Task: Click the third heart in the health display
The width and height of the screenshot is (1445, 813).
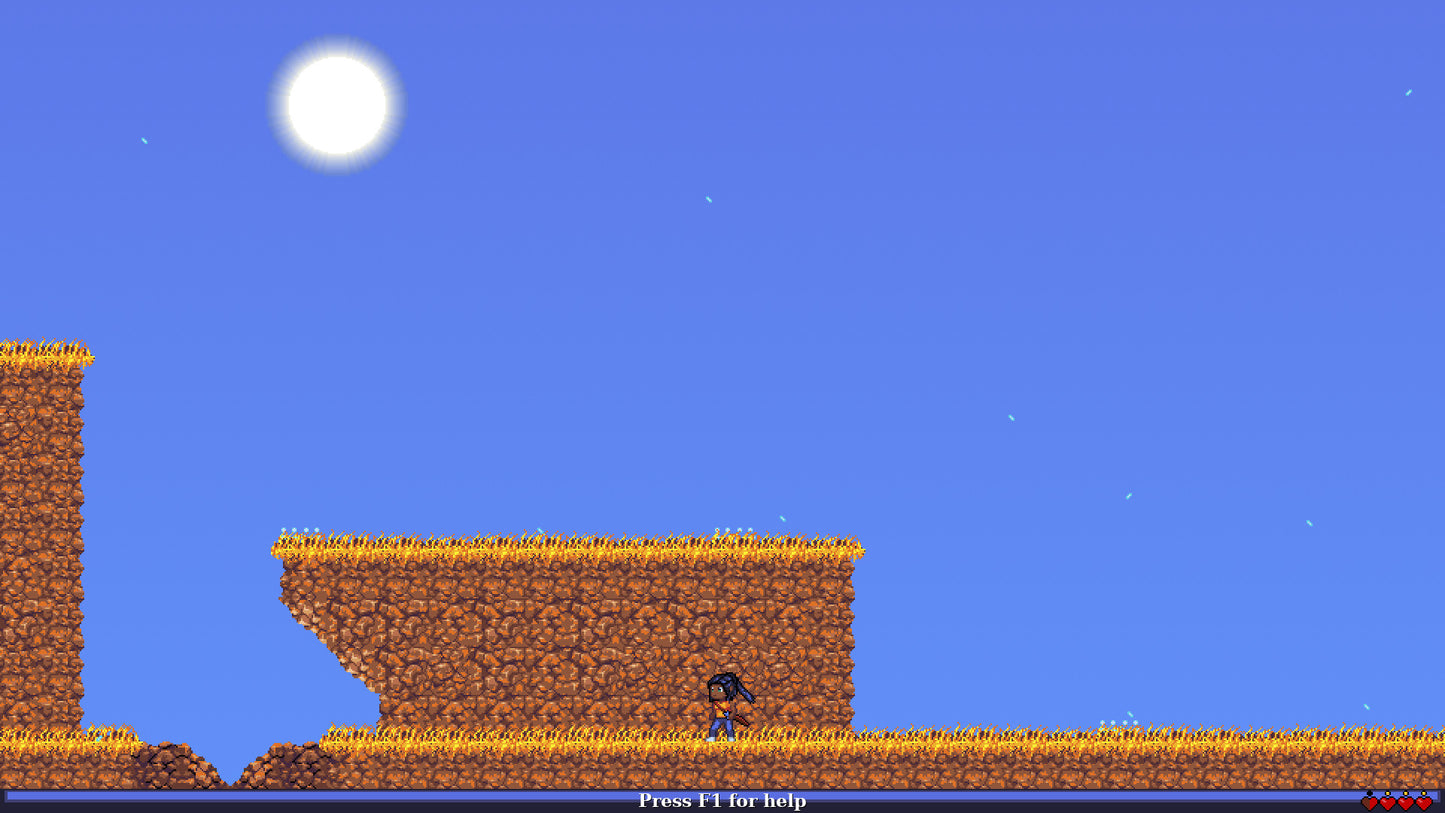Action: pos(1405,804)
